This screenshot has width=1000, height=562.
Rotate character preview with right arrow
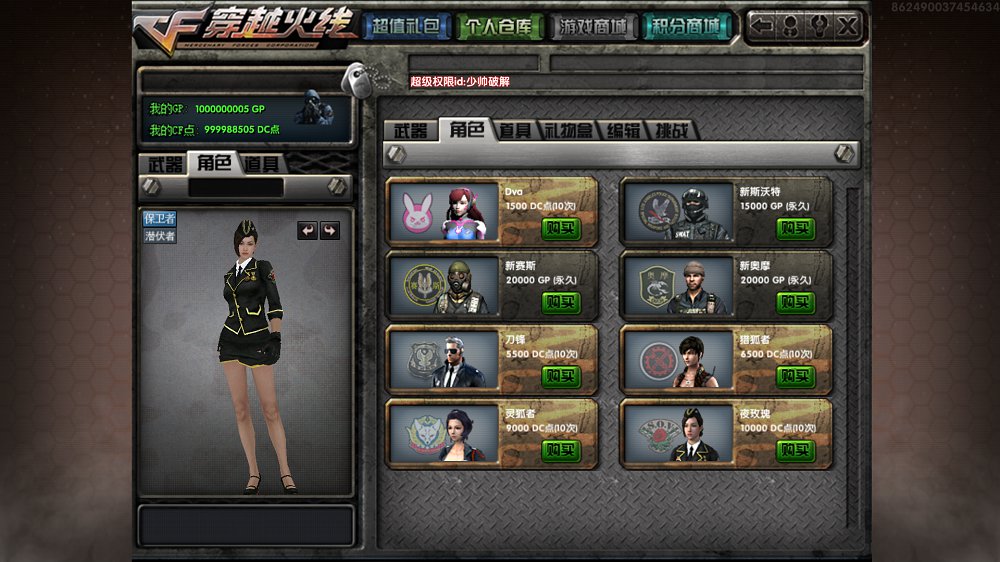pyautogui.click(x=329, y=231)
